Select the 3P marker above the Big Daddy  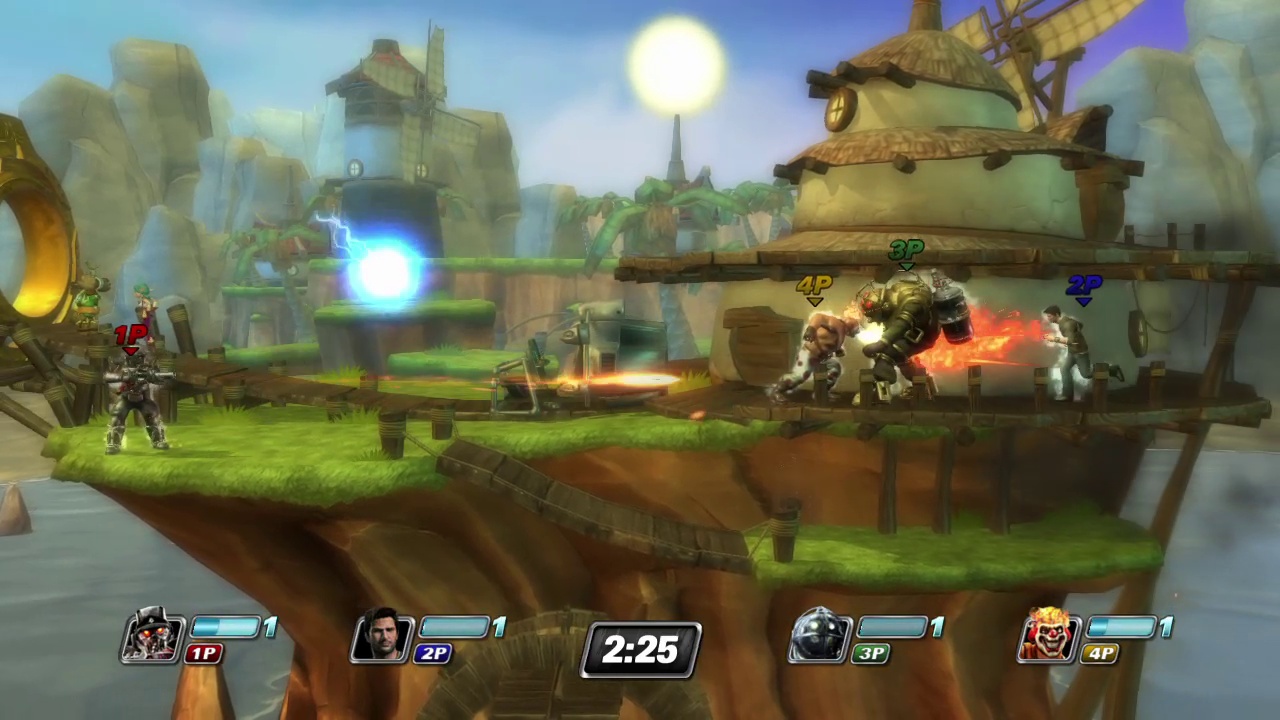click(x=905, y=252)
